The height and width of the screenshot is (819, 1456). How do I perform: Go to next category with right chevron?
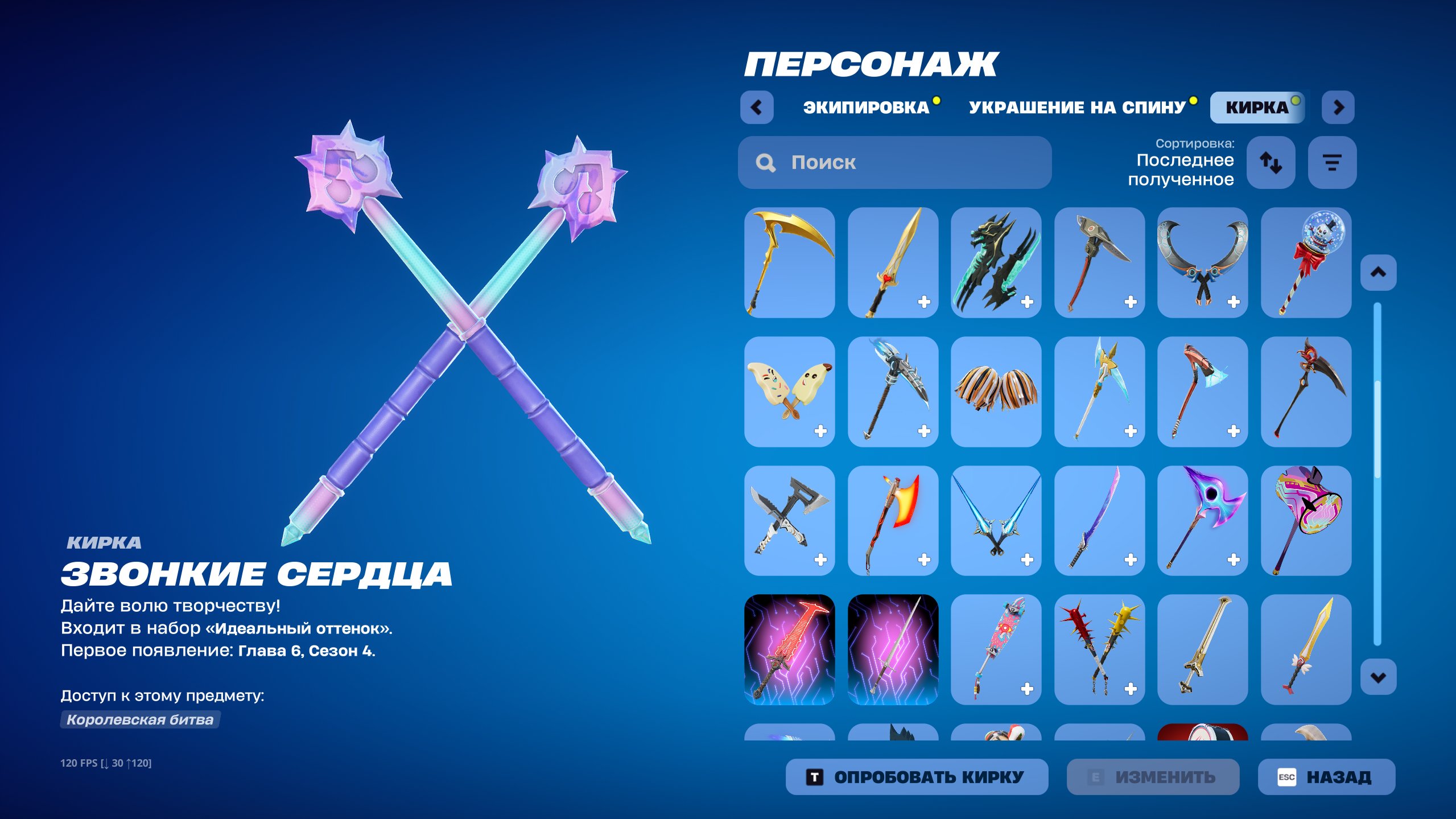1338,106
